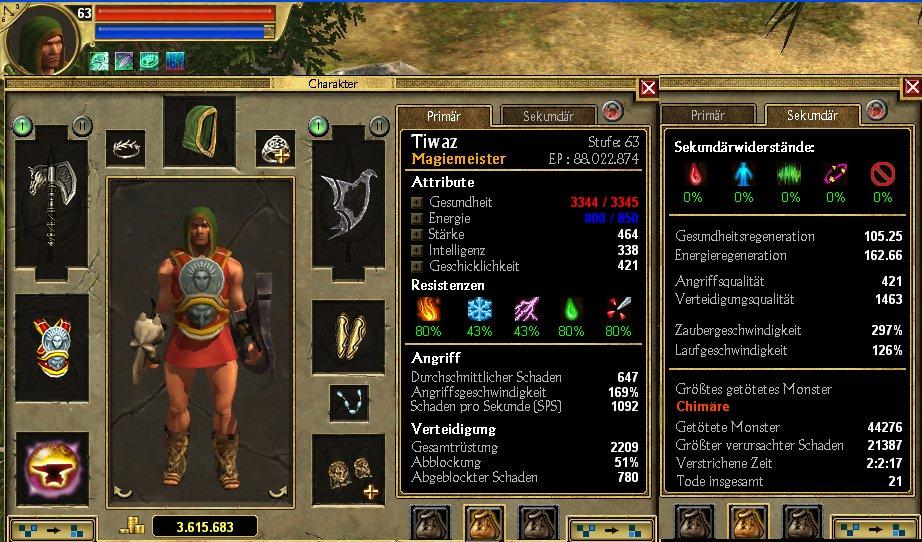This screenshot has height=542, width=922.
Task: Click the ring slot with the plus badge
Action: click(x=274, y=148)
